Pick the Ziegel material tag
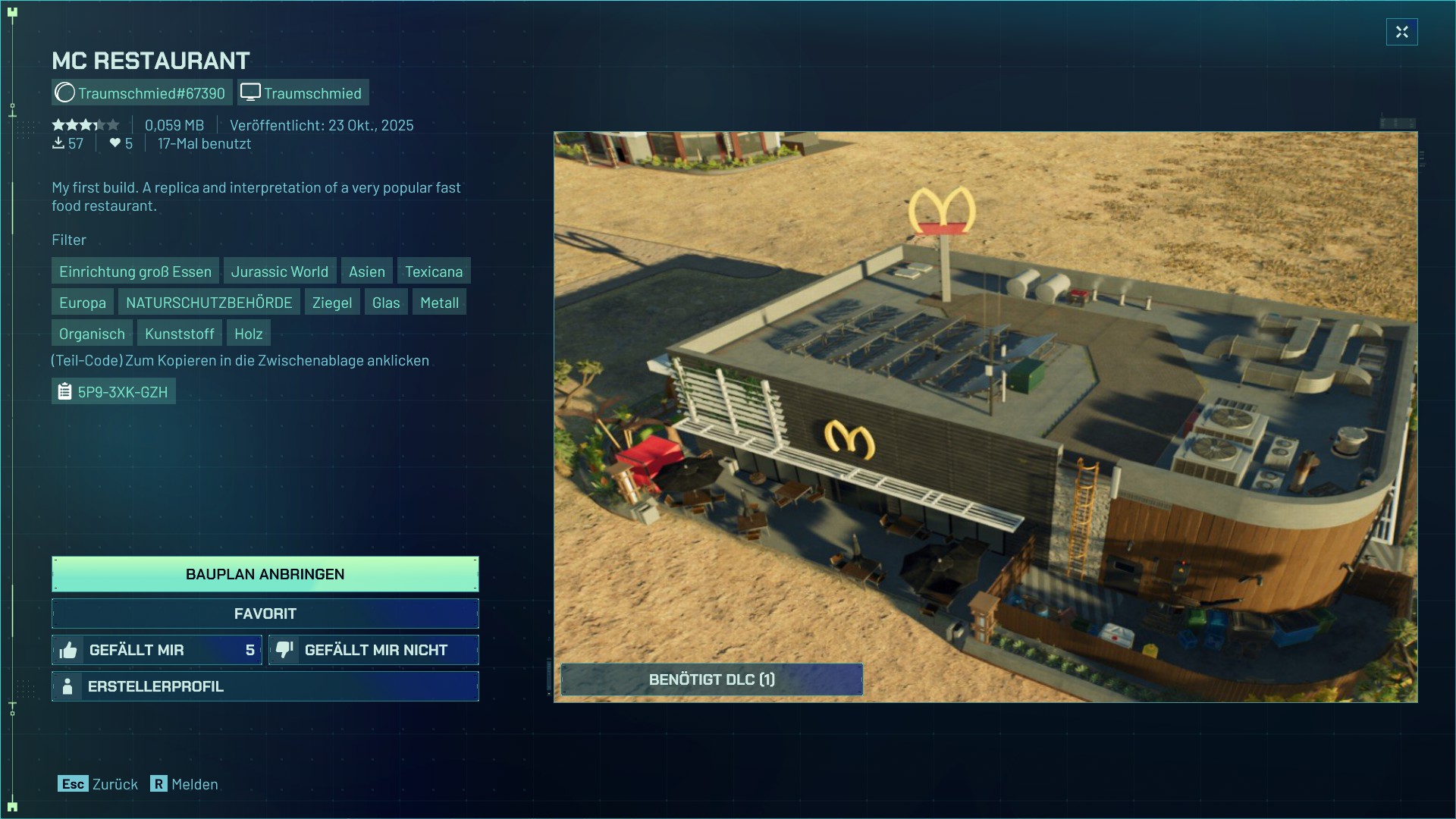This screenshot has height=819, width=1456. point(332,303)
